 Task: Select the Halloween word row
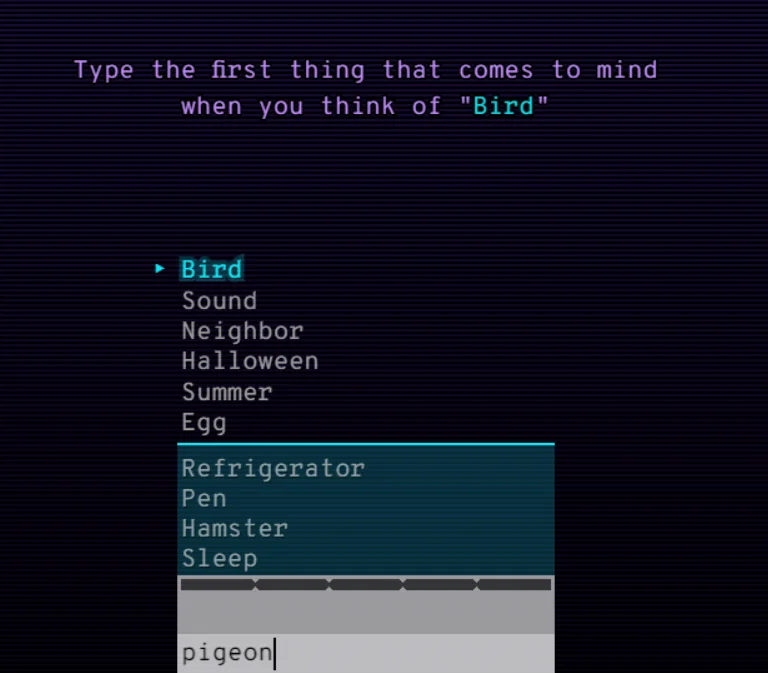(x=250, y=361)
